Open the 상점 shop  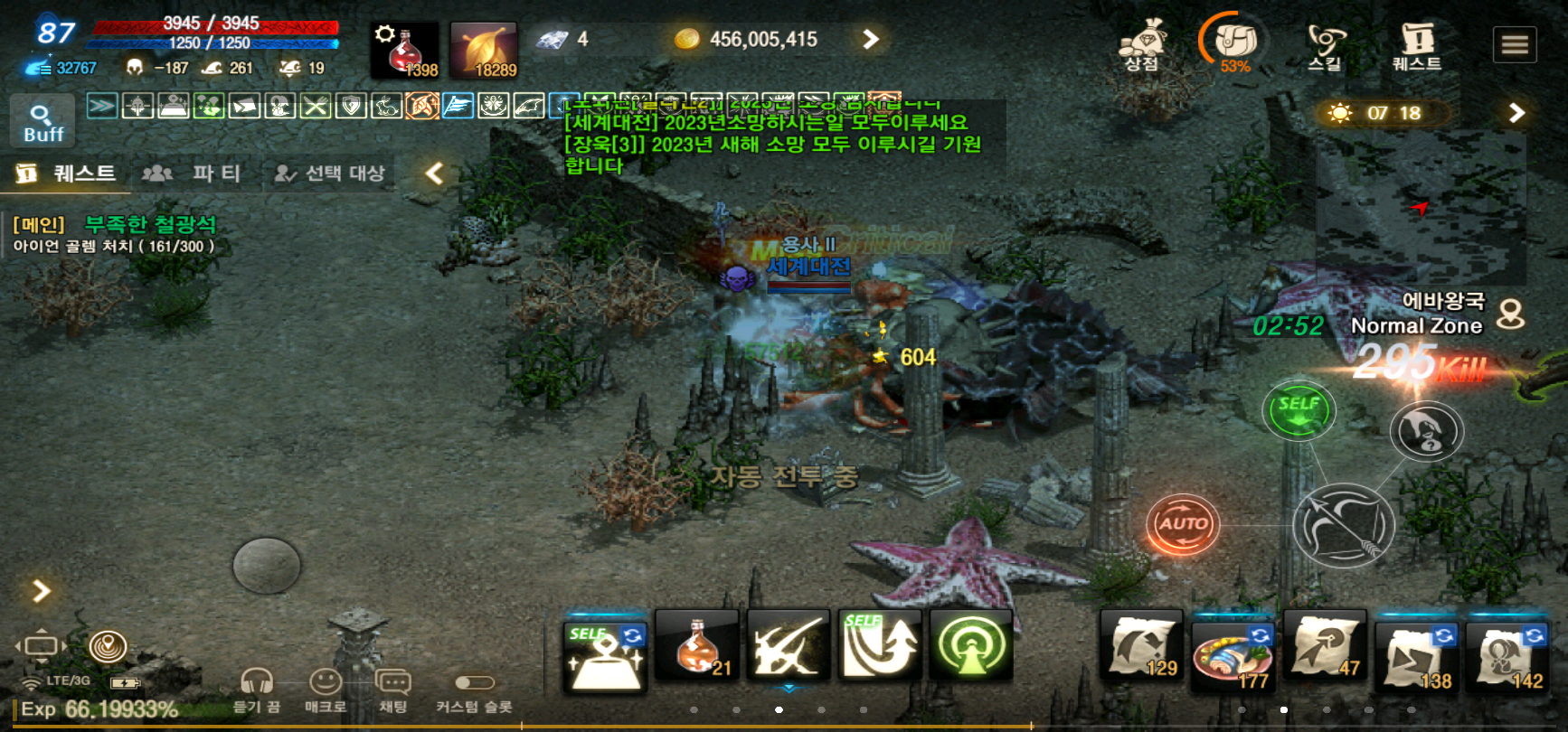(x=1141, y=44)
